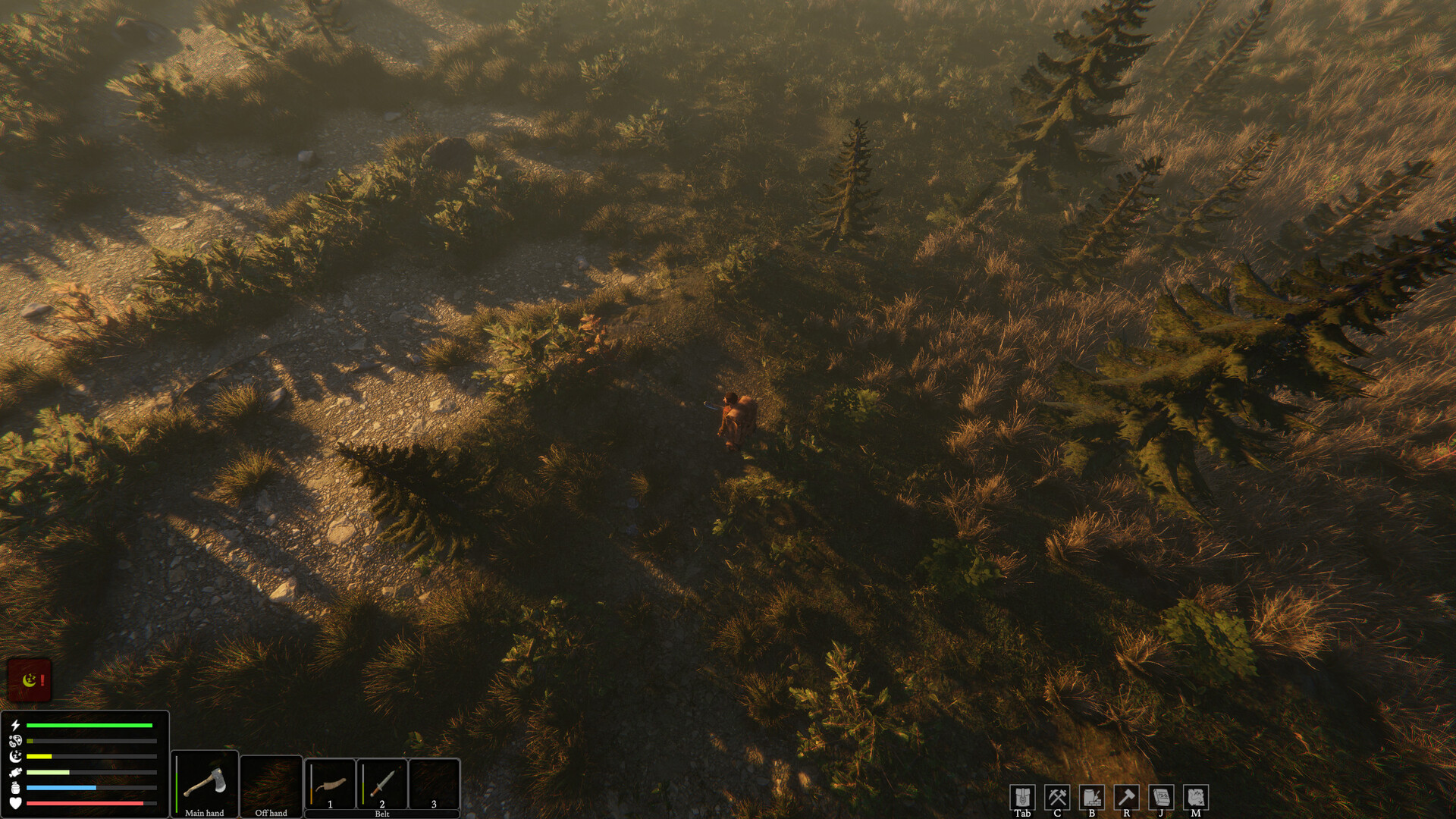The height and width of the screenshot is (819, 1456).
Task: Choose the dagger in belt slot 2
Action: coord(382,782)
